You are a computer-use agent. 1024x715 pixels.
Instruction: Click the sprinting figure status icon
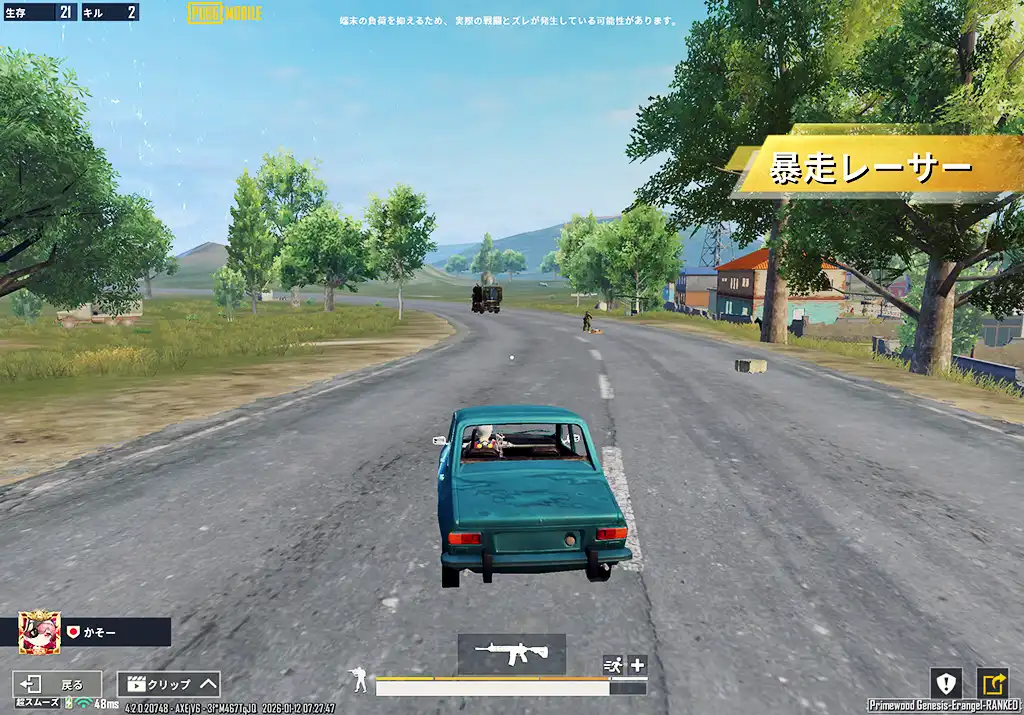[x=612, y=665]
